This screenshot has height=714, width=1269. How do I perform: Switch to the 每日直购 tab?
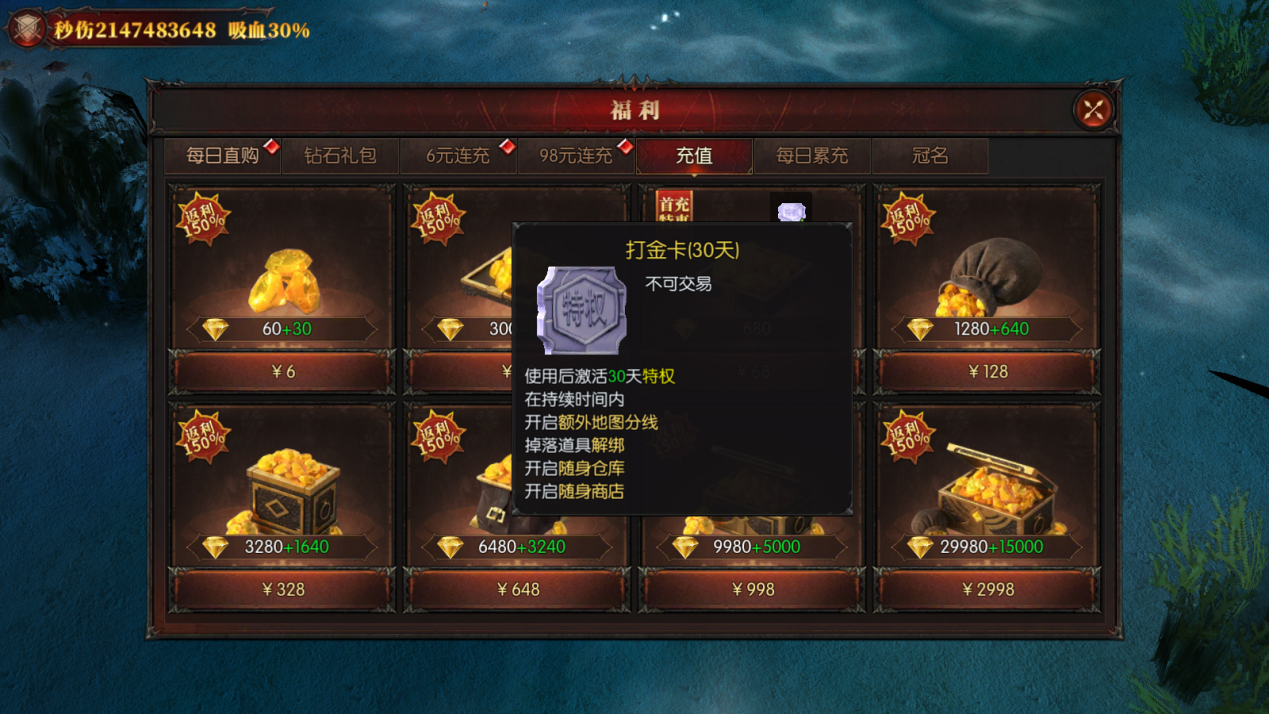click(222, 156)
